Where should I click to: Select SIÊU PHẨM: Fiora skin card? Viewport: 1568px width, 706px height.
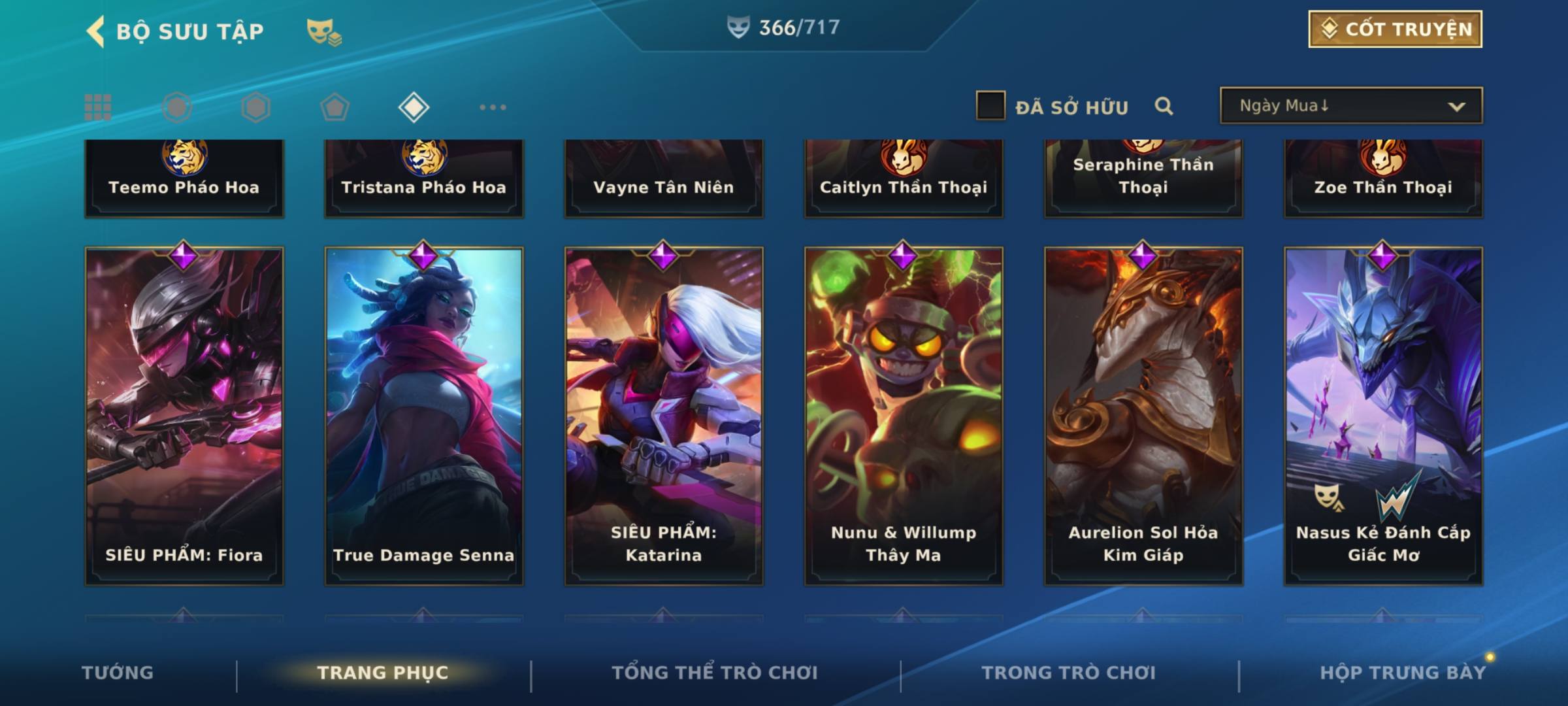tap(184, 416)
